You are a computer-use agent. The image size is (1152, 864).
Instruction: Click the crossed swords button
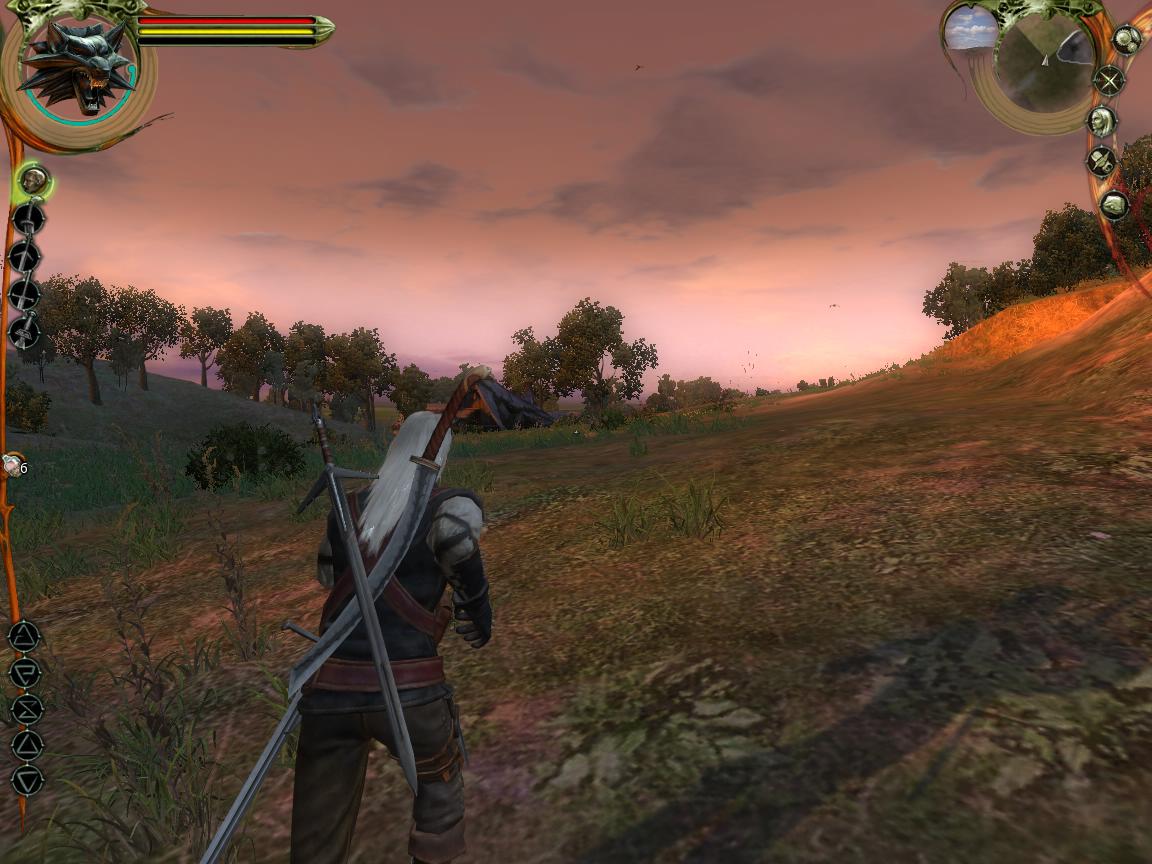point(1108,80)
